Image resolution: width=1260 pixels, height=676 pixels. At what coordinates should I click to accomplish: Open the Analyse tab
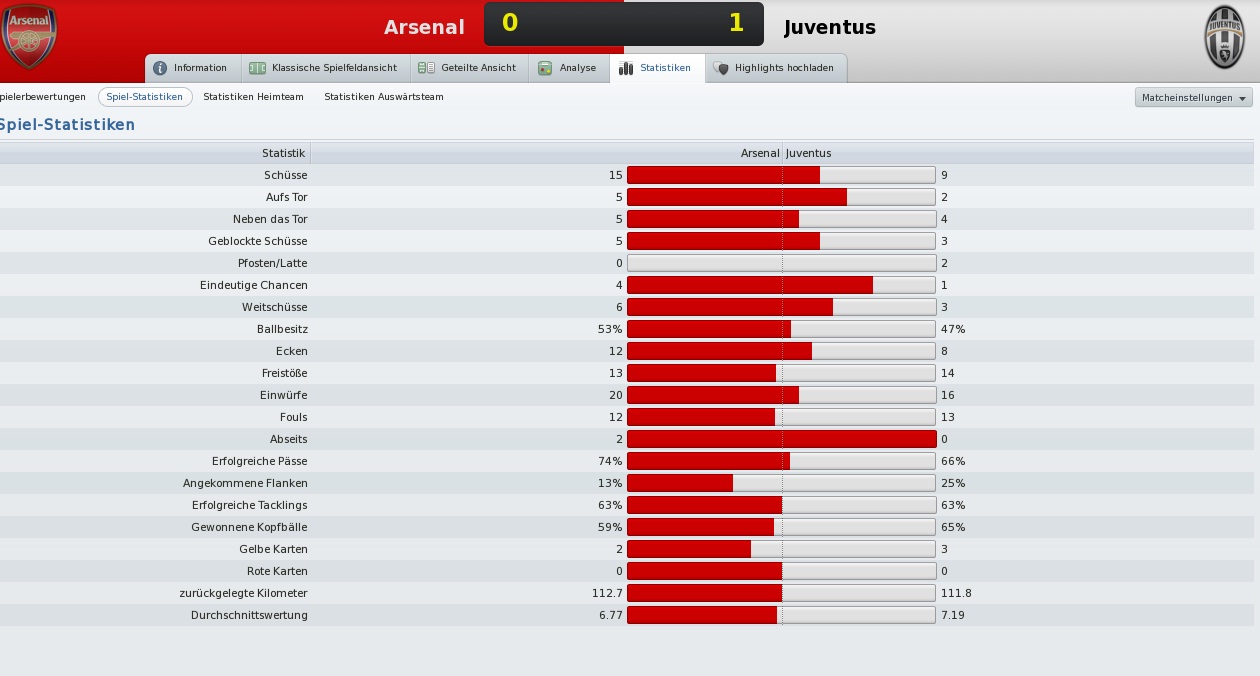click(x=567, y=68)
